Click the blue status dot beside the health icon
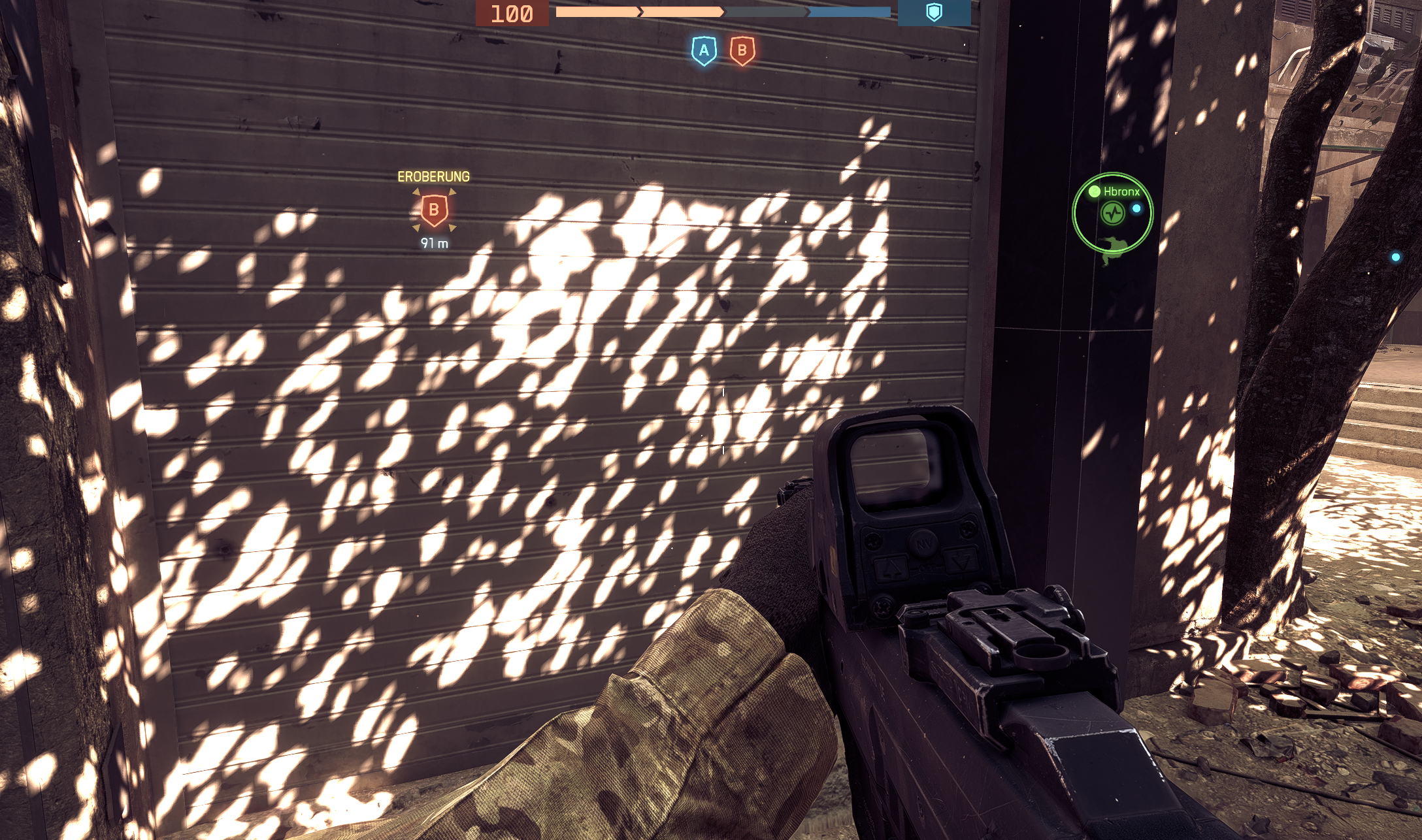 tap(1136, 209)
